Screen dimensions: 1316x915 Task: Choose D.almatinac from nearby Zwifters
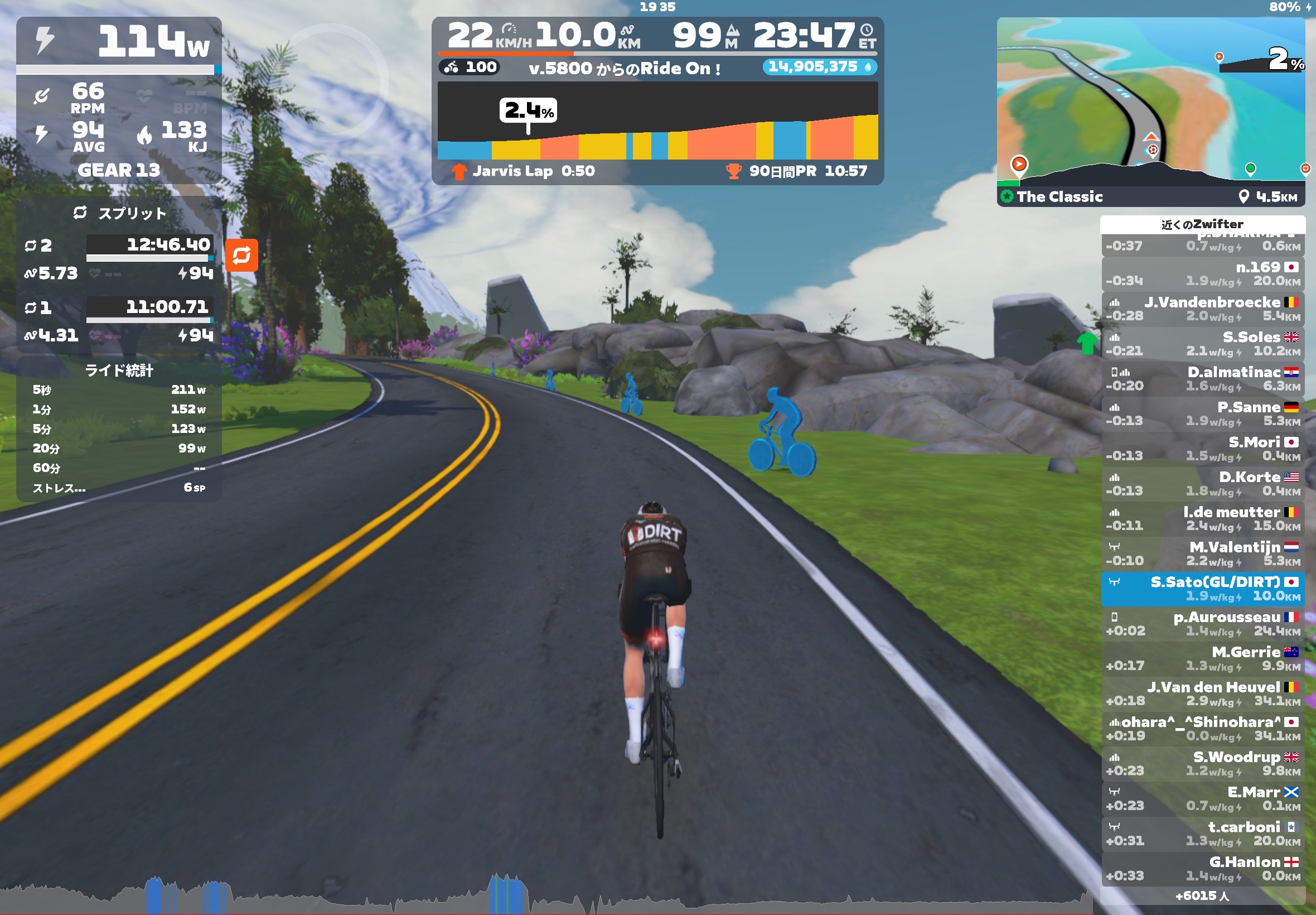pos(1203,379)
